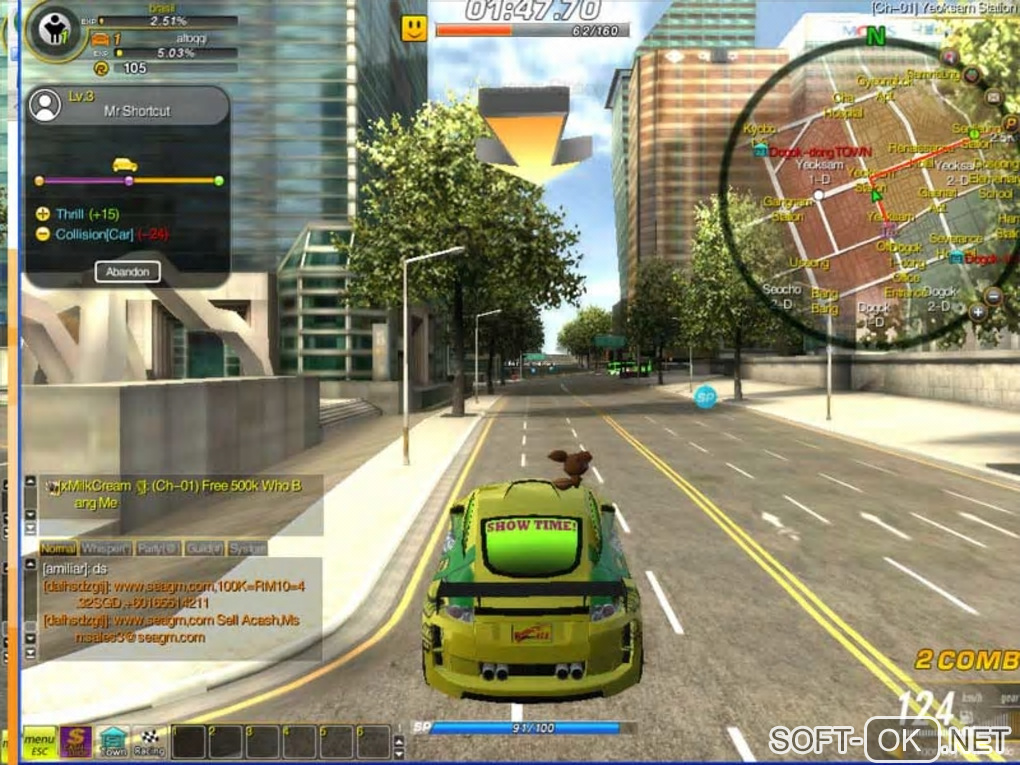Switch to the Normal chat tab

click(x=58, y=548)
